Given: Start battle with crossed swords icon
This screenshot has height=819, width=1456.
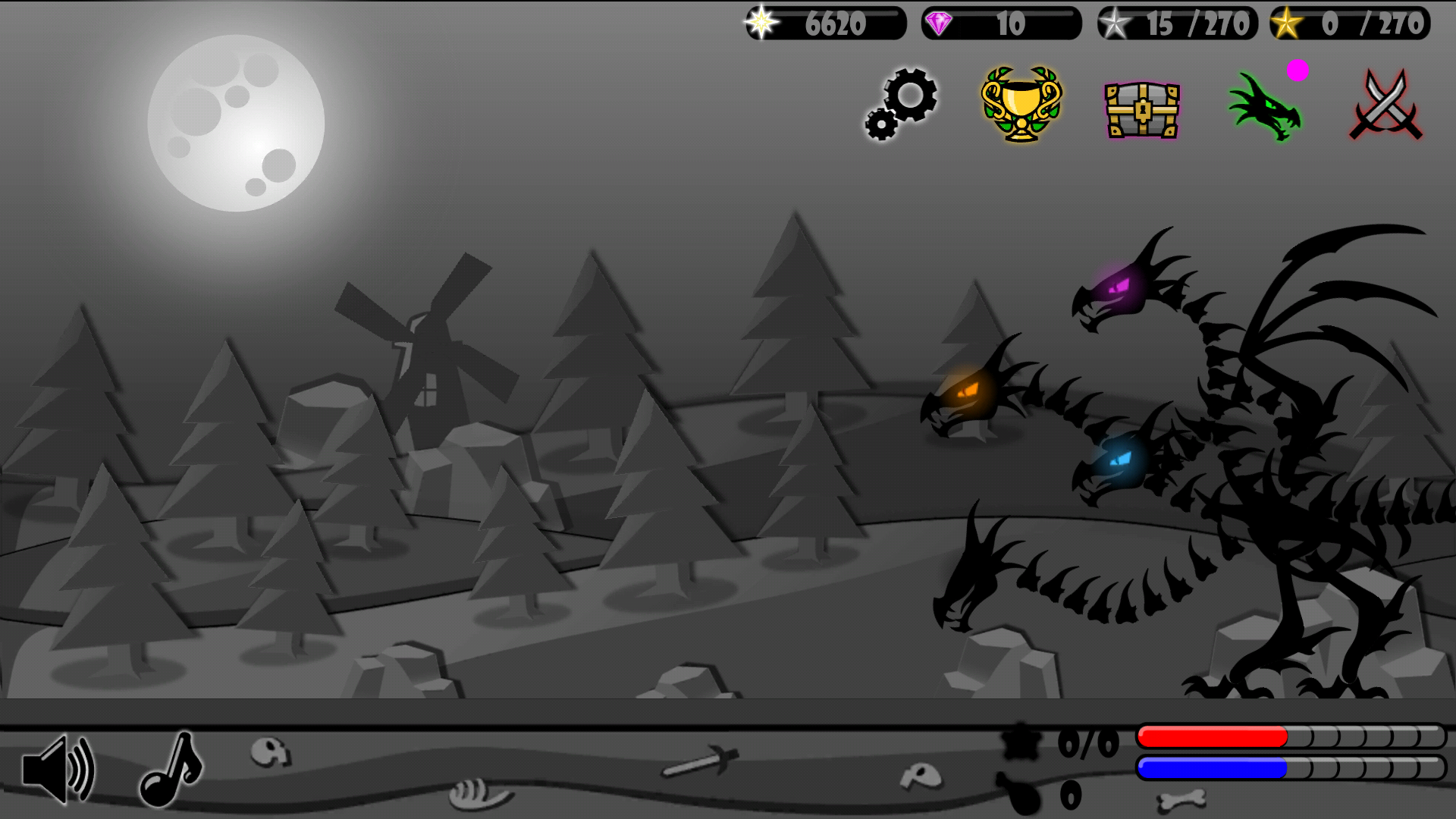Looking at the screenshot, I should coord(1386,105).
